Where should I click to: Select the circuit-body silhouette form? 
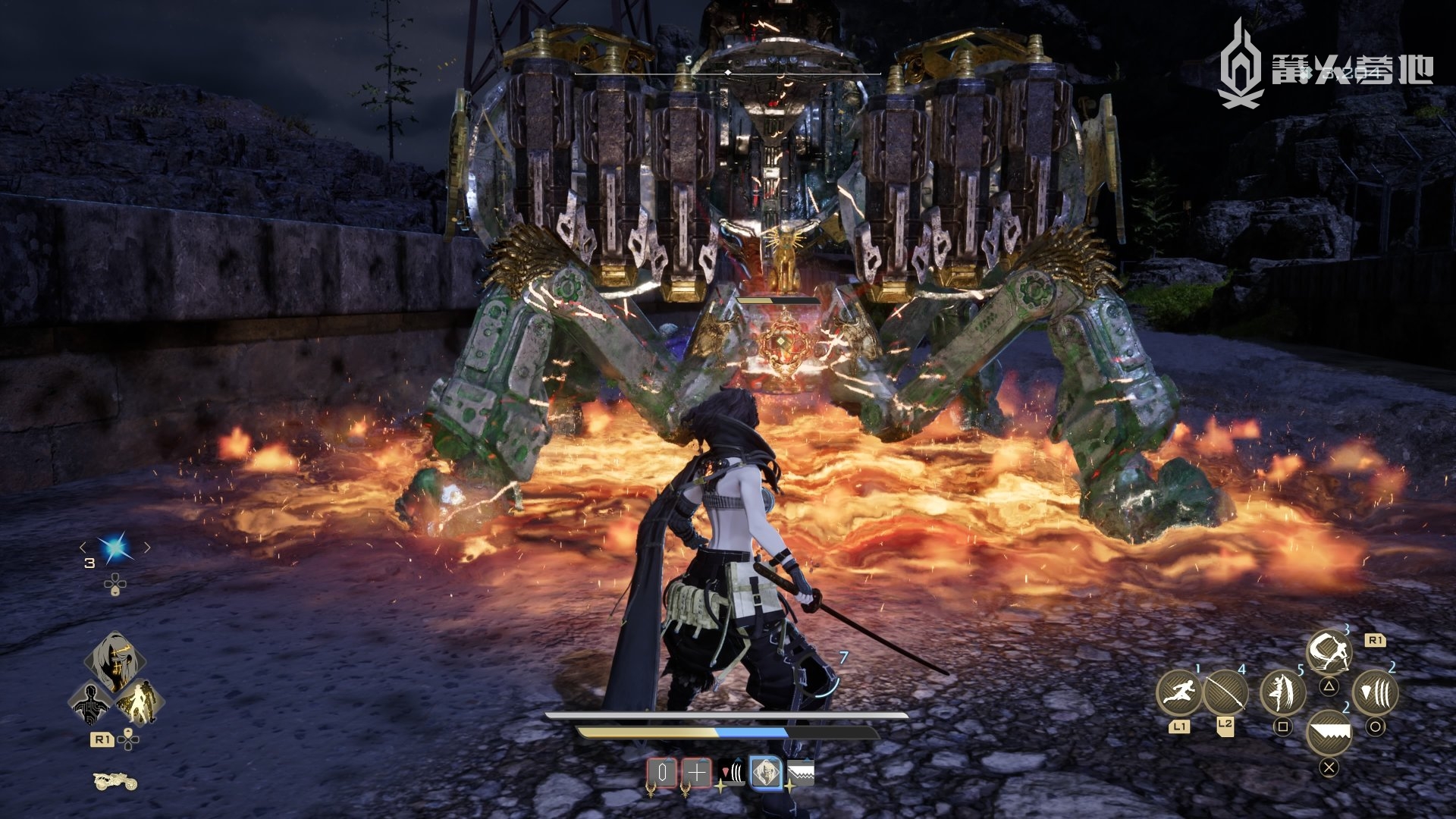[90, 703]
